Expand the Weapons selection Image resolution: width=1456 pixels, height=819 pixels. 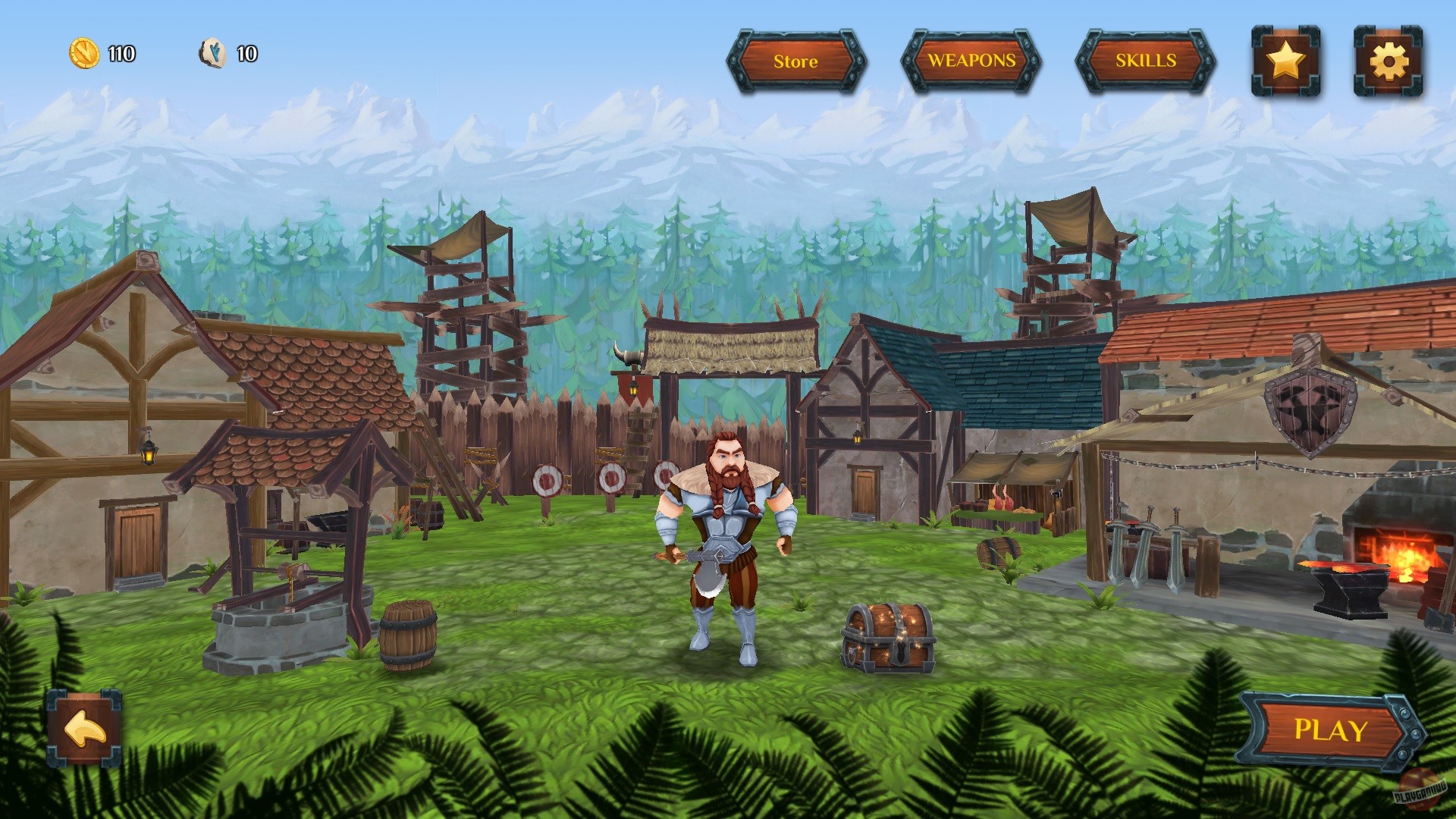click(x=971, y=61)
